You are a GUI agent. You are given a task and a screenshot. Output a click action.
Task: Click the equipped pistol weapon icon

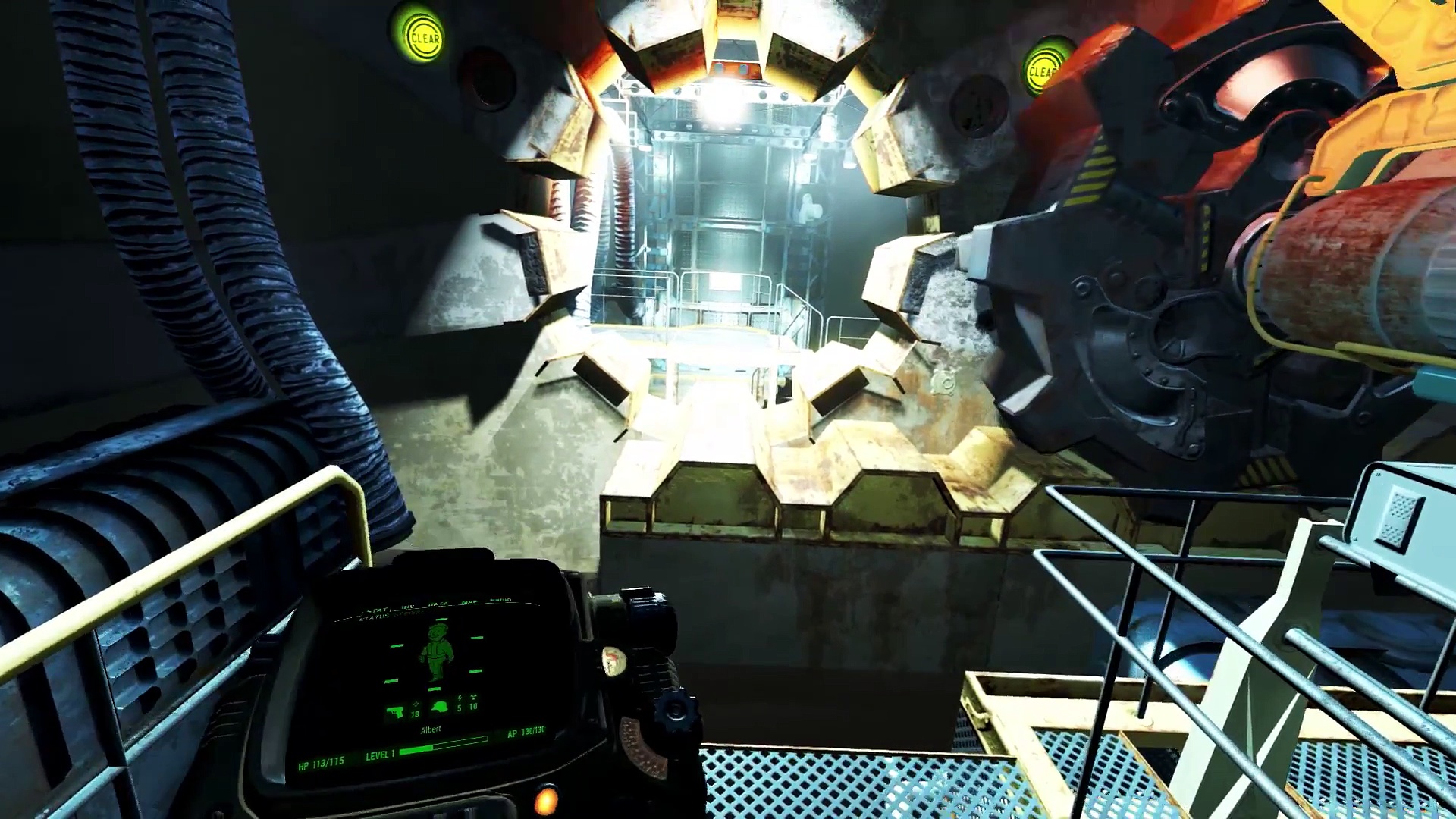click(396, 712)
